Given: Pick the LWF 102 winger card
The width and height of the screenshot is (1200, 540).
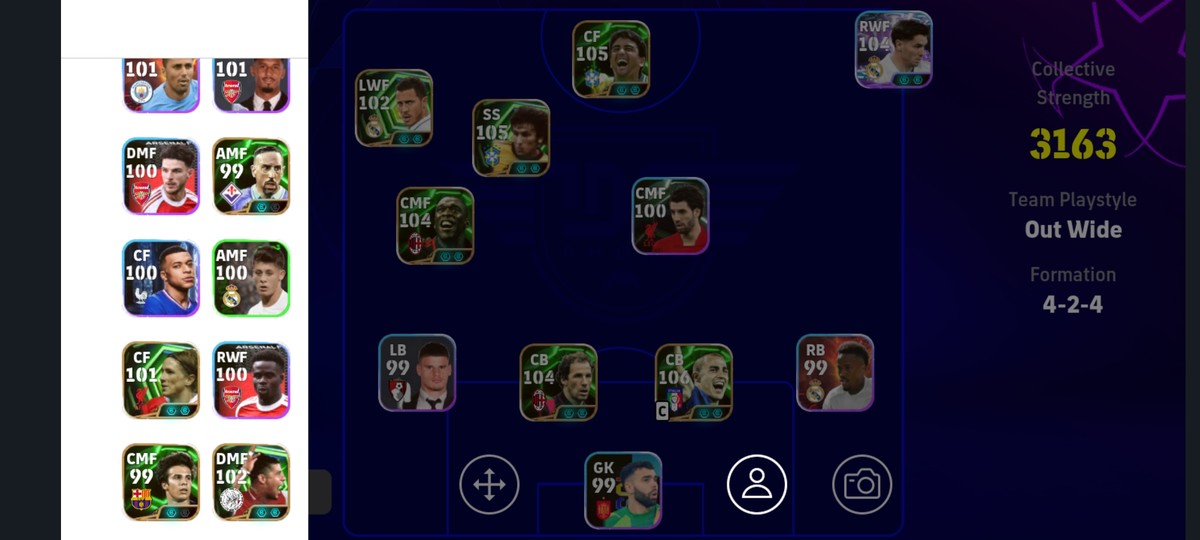Looking at the screenshot, I should pos(394,108).
